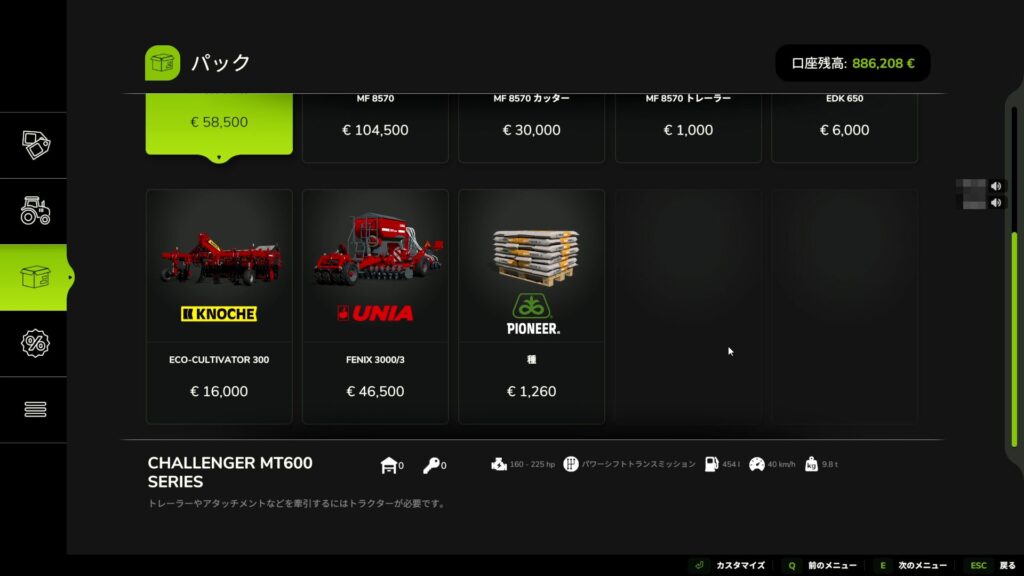Show the percent sale offers category
Viewport: 1024px width, 576px height.
coord(35,343)
